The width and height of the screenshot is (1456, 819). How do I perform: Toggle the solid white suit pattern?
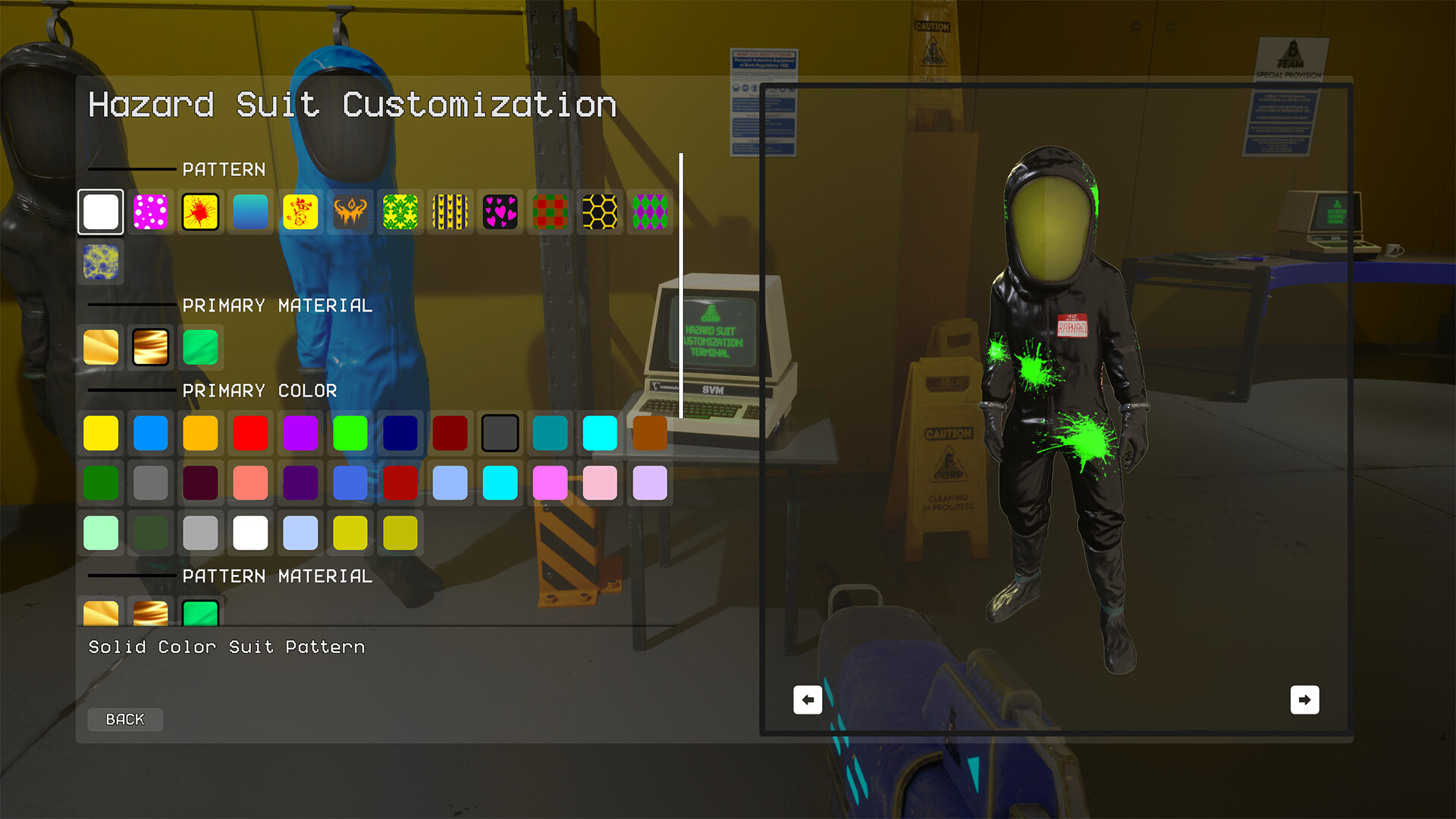click(101, 212)
